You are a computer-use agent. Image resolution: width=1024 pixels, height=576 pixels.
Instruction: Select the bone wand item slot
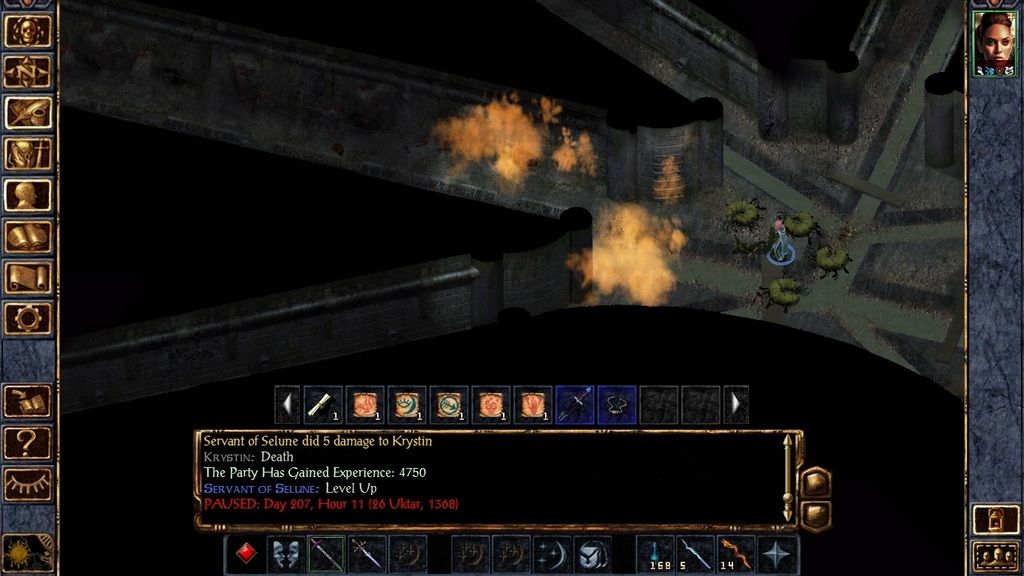(323, 405)
